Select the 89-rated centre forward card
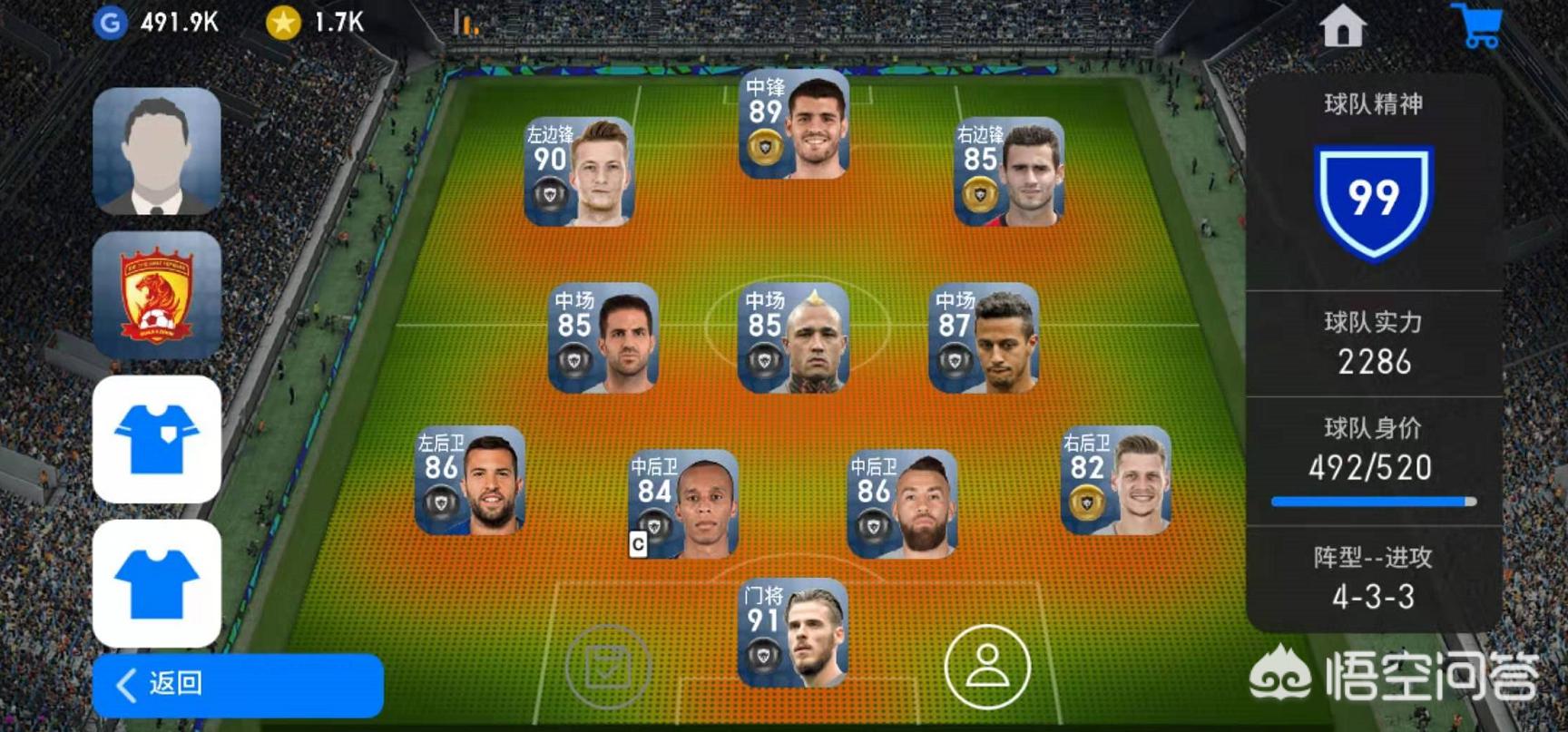The height and width of the screenshot is (732, 1568). coord(795,124)
